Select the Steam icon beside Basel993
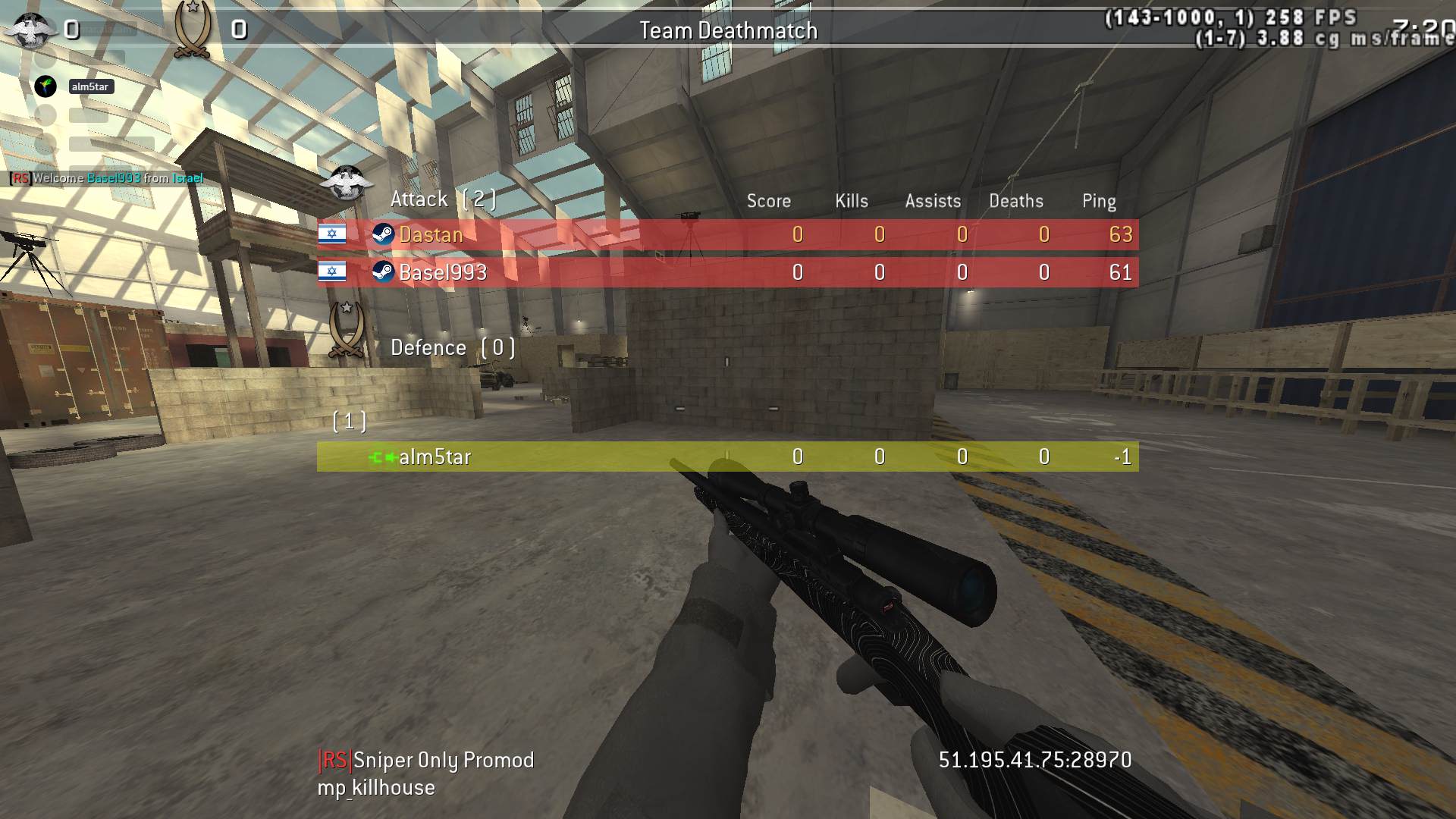The height and width of the screenshot is (819, 1456). tap(385, 272)
